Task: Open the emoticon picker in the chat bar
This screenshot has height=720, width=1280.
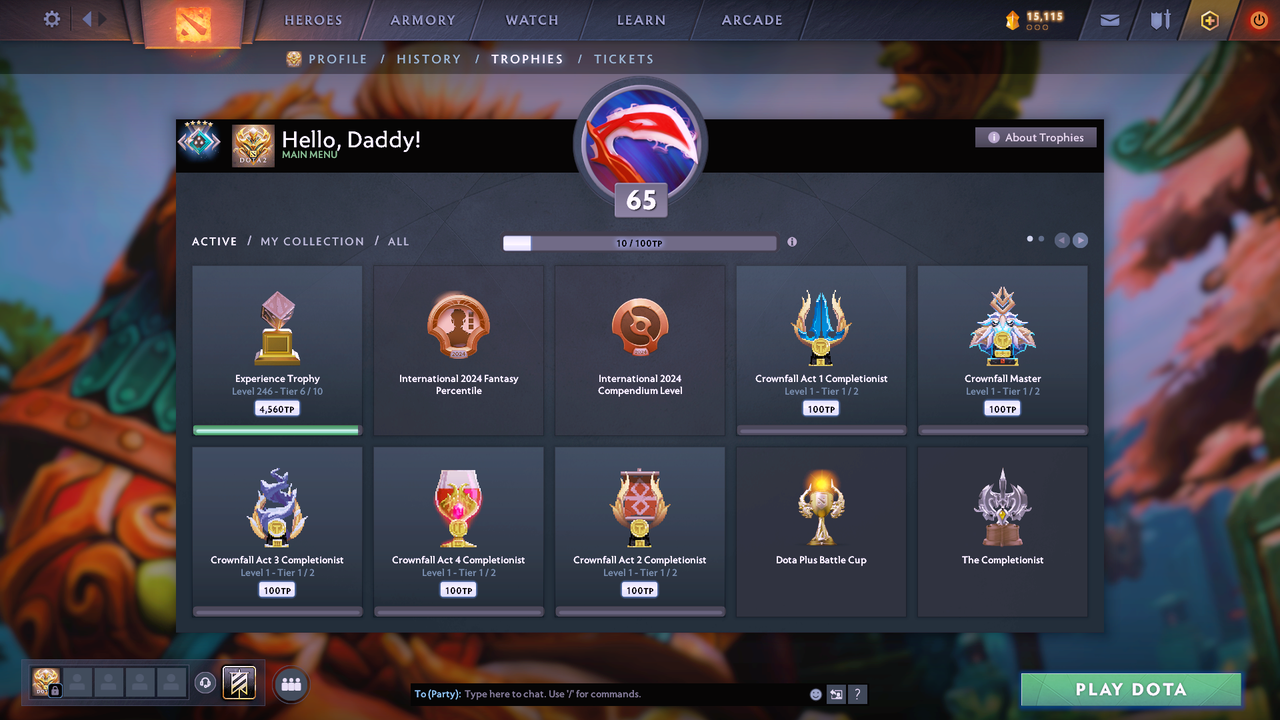Action: pyautogui.click(x=815, y=693)
